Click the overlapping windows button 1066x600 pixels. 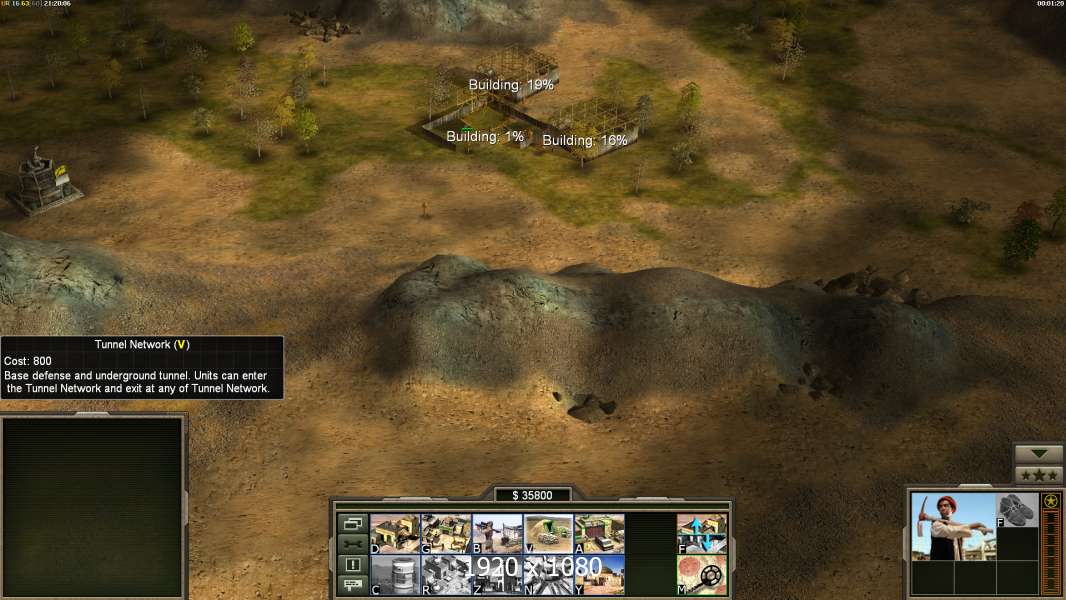352,523
